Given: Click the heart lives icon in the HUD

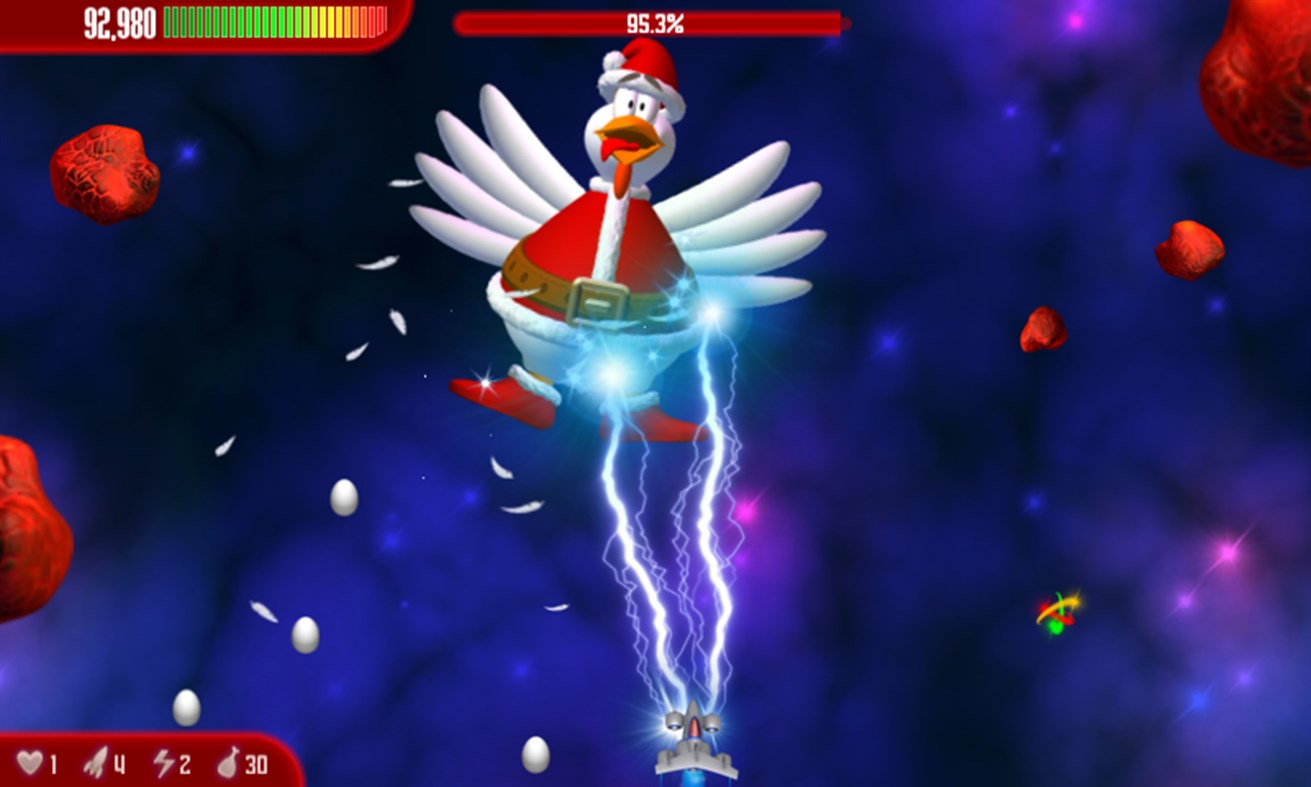Looking at the screenshot, I should (x=30, y=764).
